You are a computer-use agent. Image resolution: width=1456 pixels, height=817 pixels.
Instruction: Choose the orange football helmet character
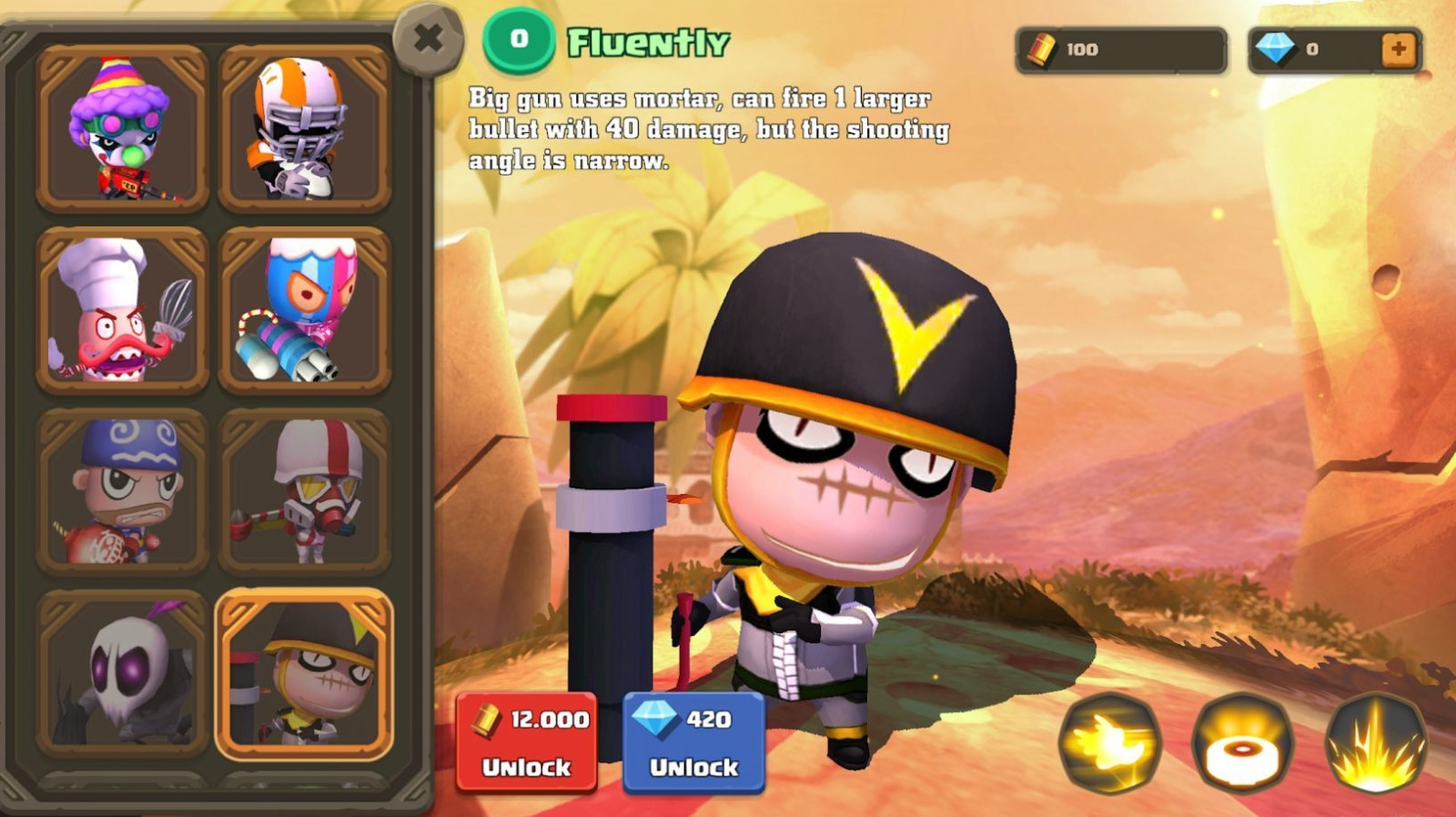[x=304, y=128]
